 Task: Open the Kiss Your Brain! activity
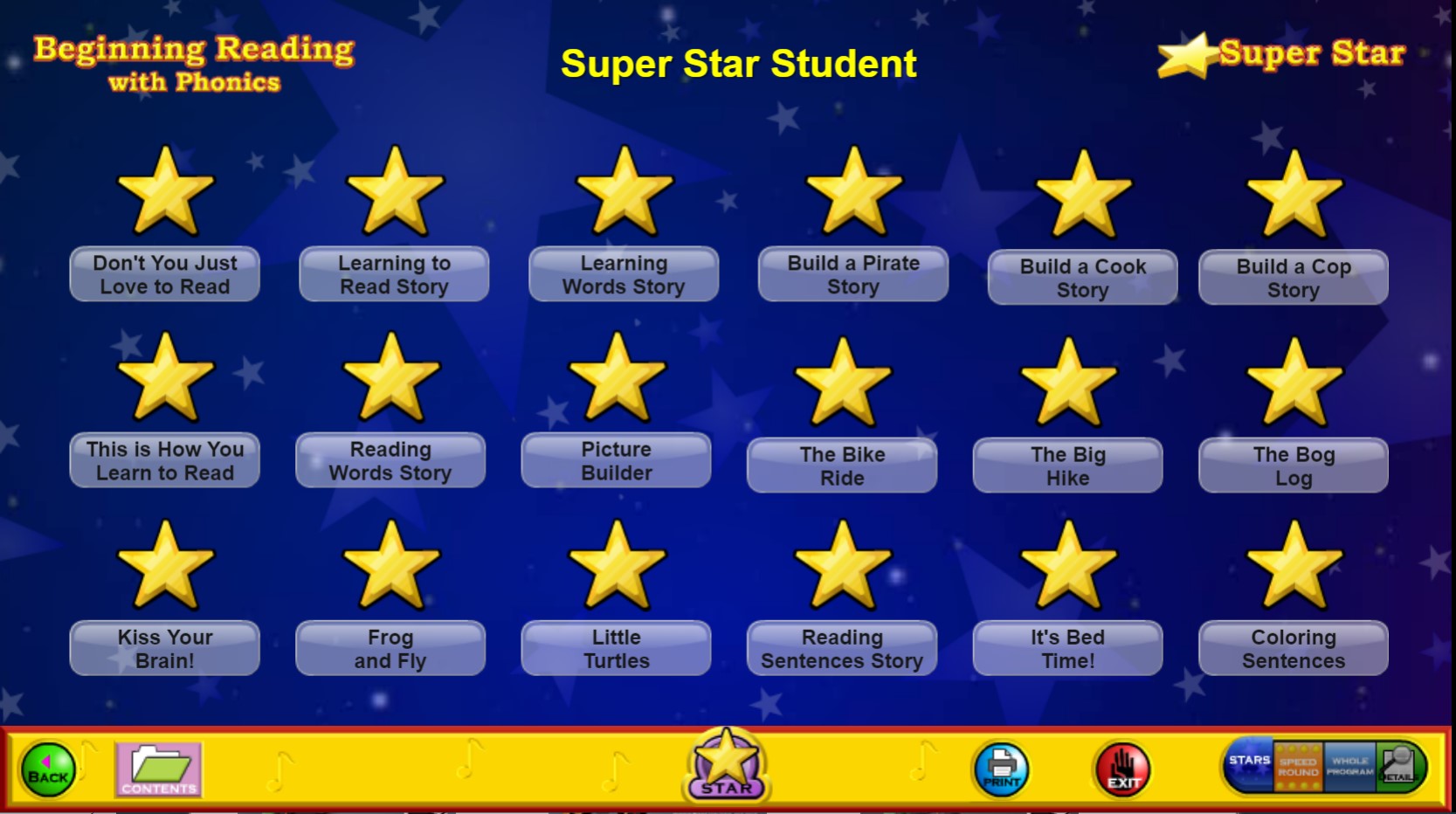(164, 648)
